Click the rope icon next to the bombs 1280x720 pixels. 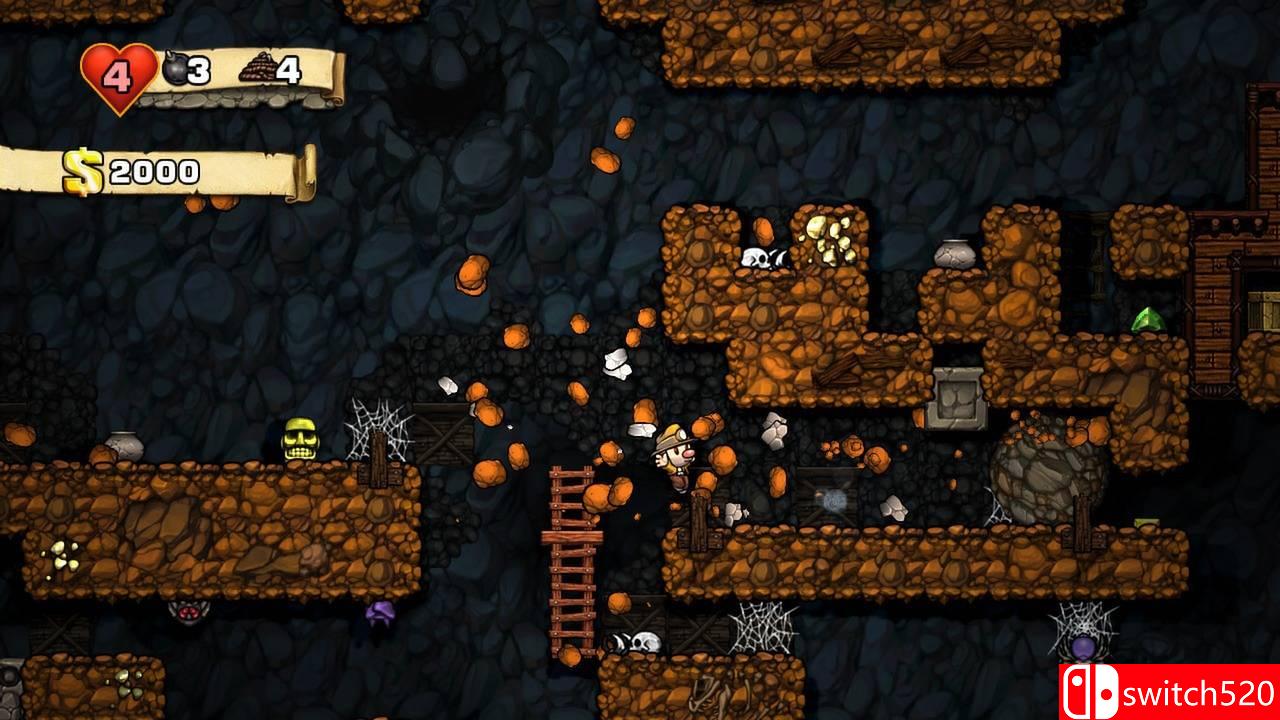point(258,68)
